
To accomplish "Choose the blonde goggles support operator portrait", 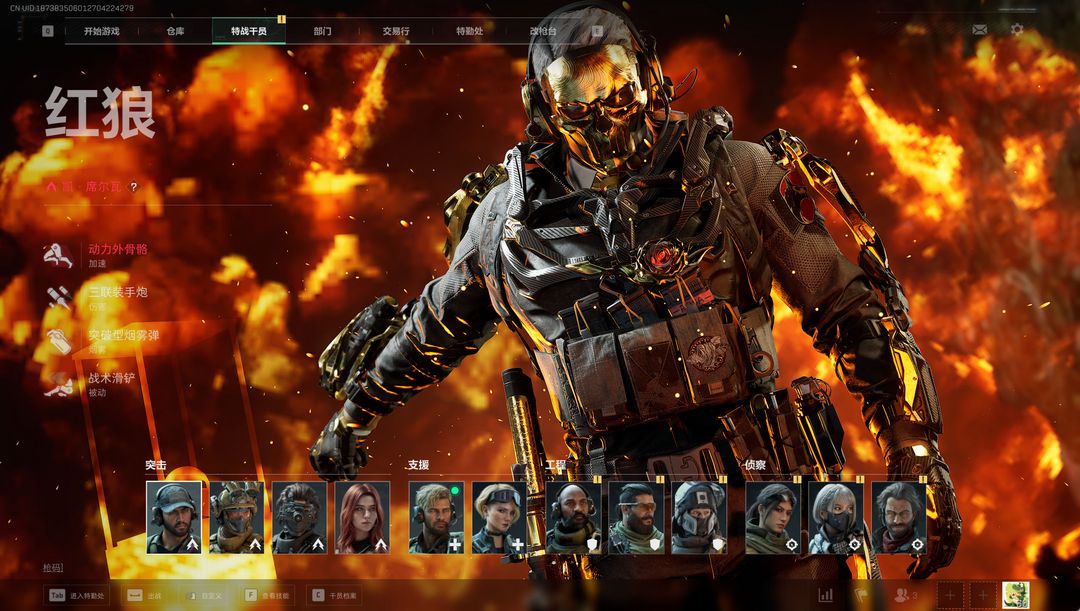I will [x=498, y=517].
